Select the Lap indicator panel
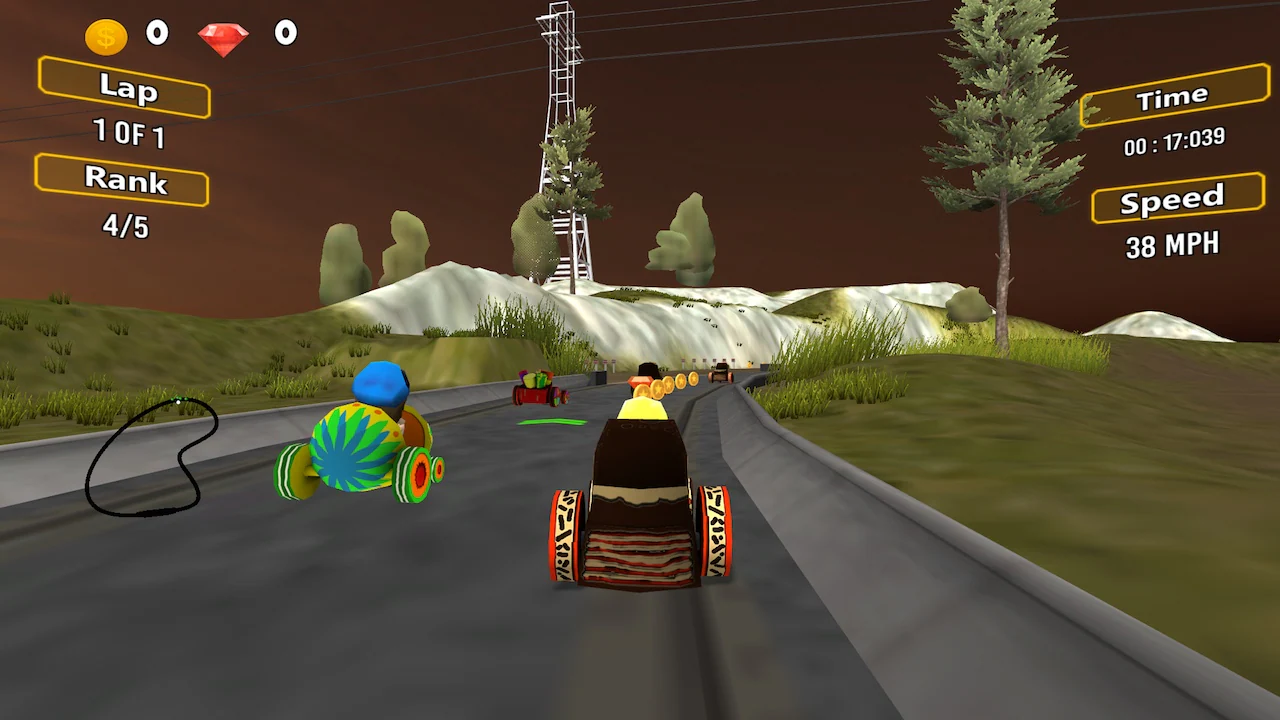Viewport: 1280px width, 720px height. point(124,91)
